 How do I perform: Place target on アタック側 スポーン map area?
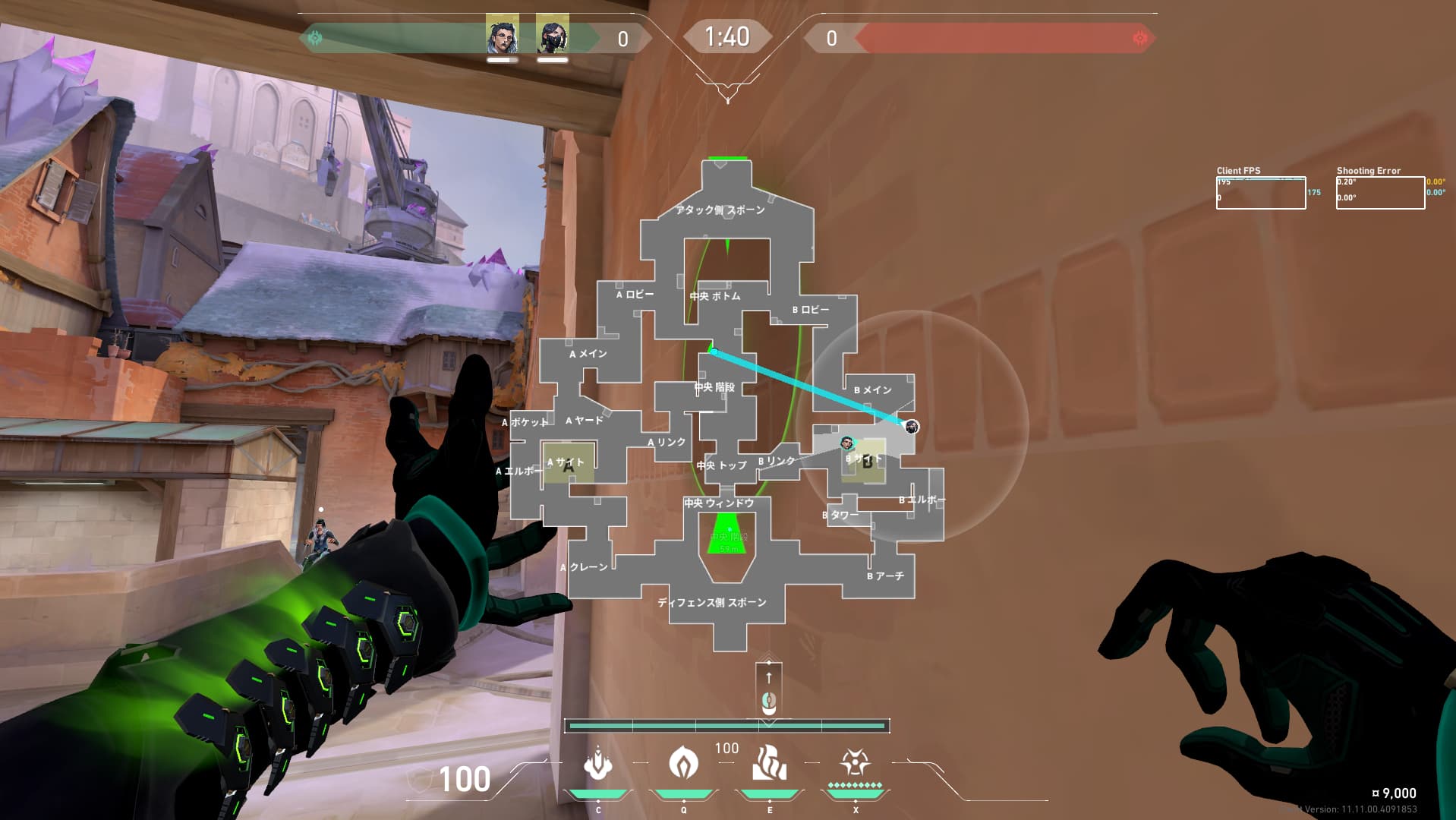[720, 210]
